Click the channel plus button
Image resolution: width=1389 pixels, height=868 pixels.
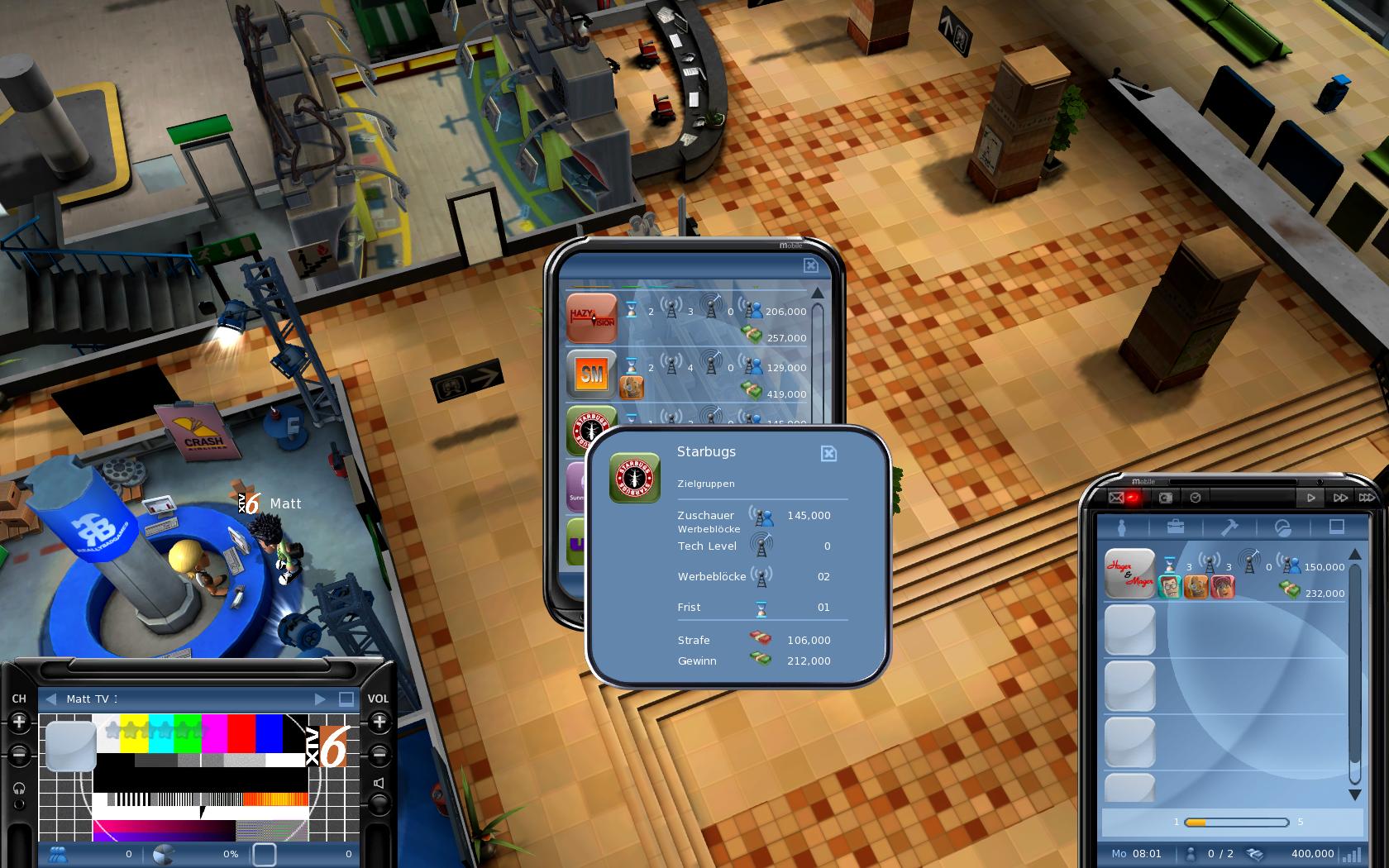point(19,723)
